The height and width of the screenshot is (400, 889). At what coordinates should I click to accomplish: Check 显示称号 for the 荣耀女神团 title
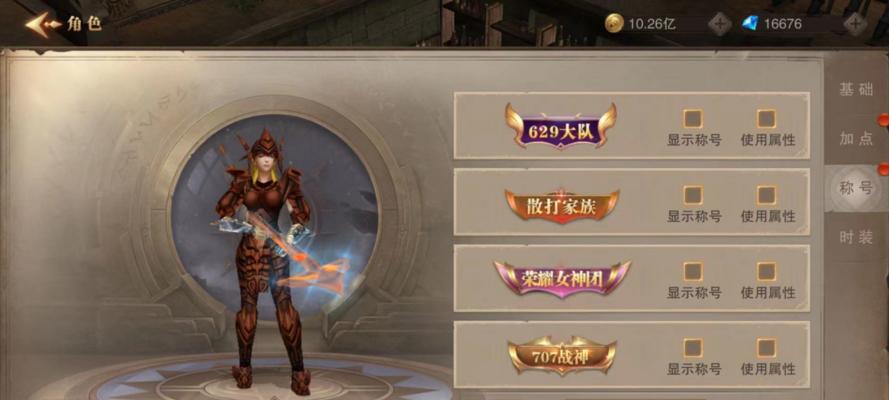(x=693, y=271)
